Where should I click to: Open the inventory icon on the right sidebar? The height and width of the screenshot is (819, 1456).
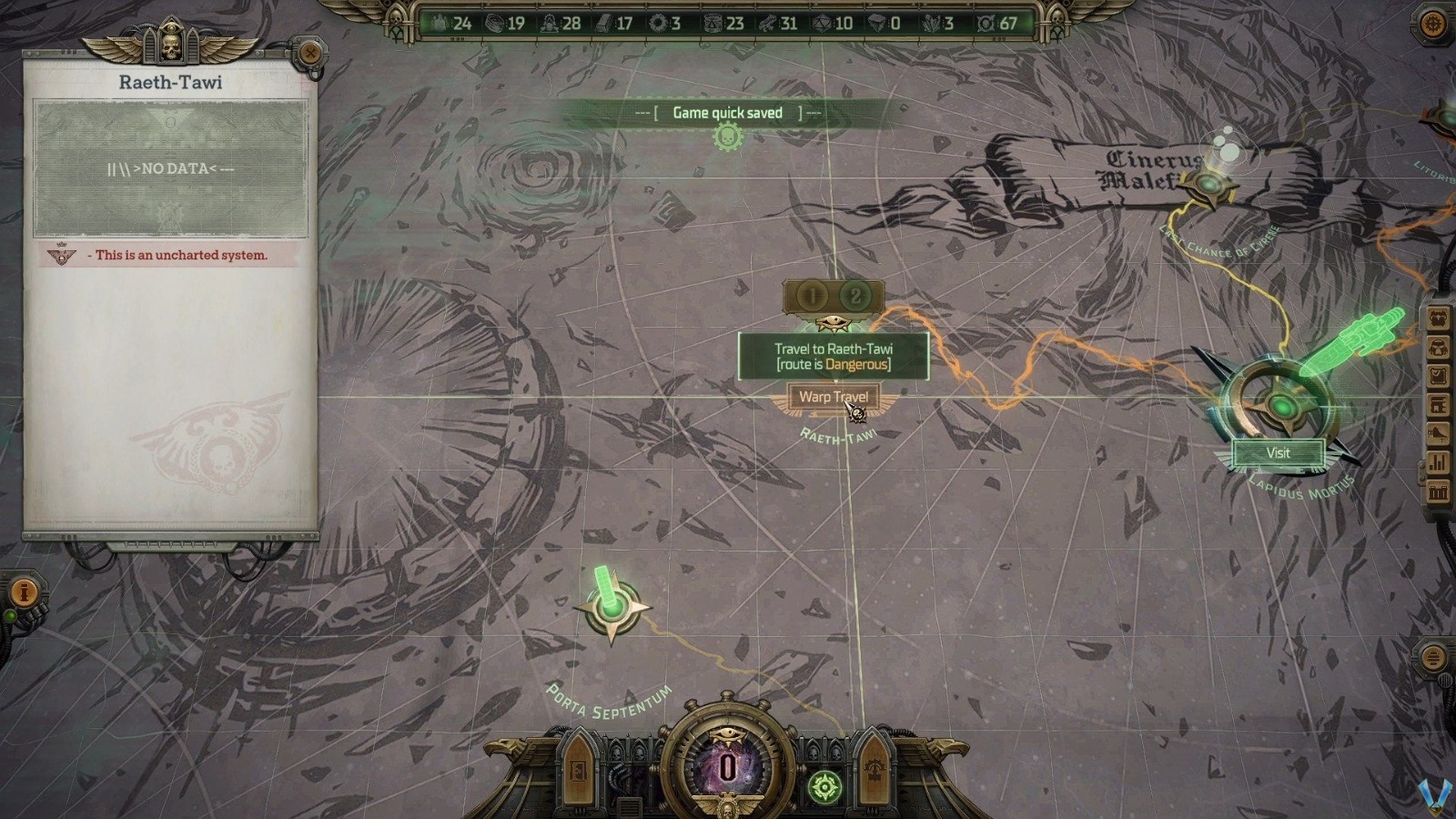1440,375
